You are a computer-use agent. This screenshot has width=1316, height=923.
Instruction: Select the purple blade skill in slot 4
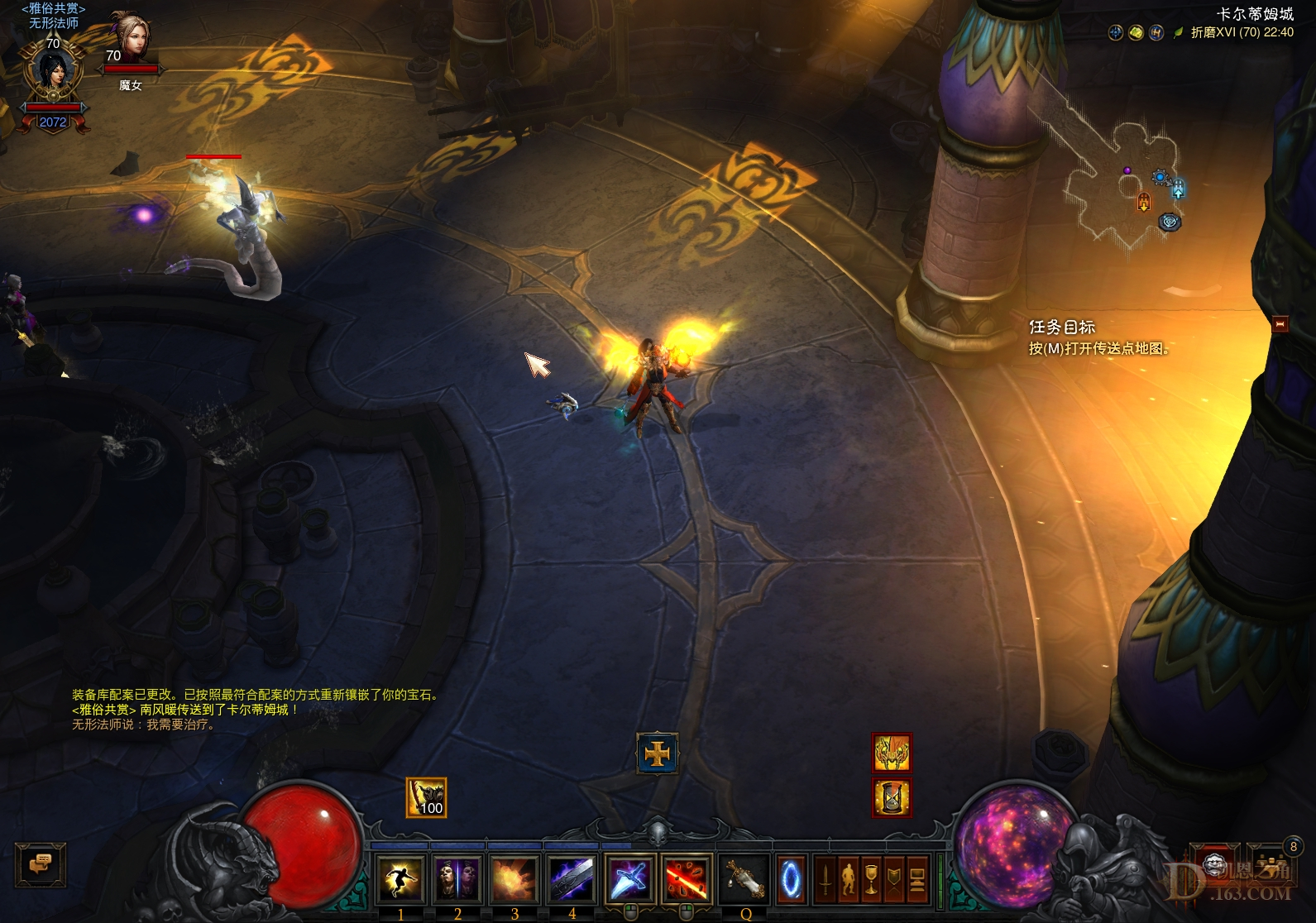coord(572,878)
